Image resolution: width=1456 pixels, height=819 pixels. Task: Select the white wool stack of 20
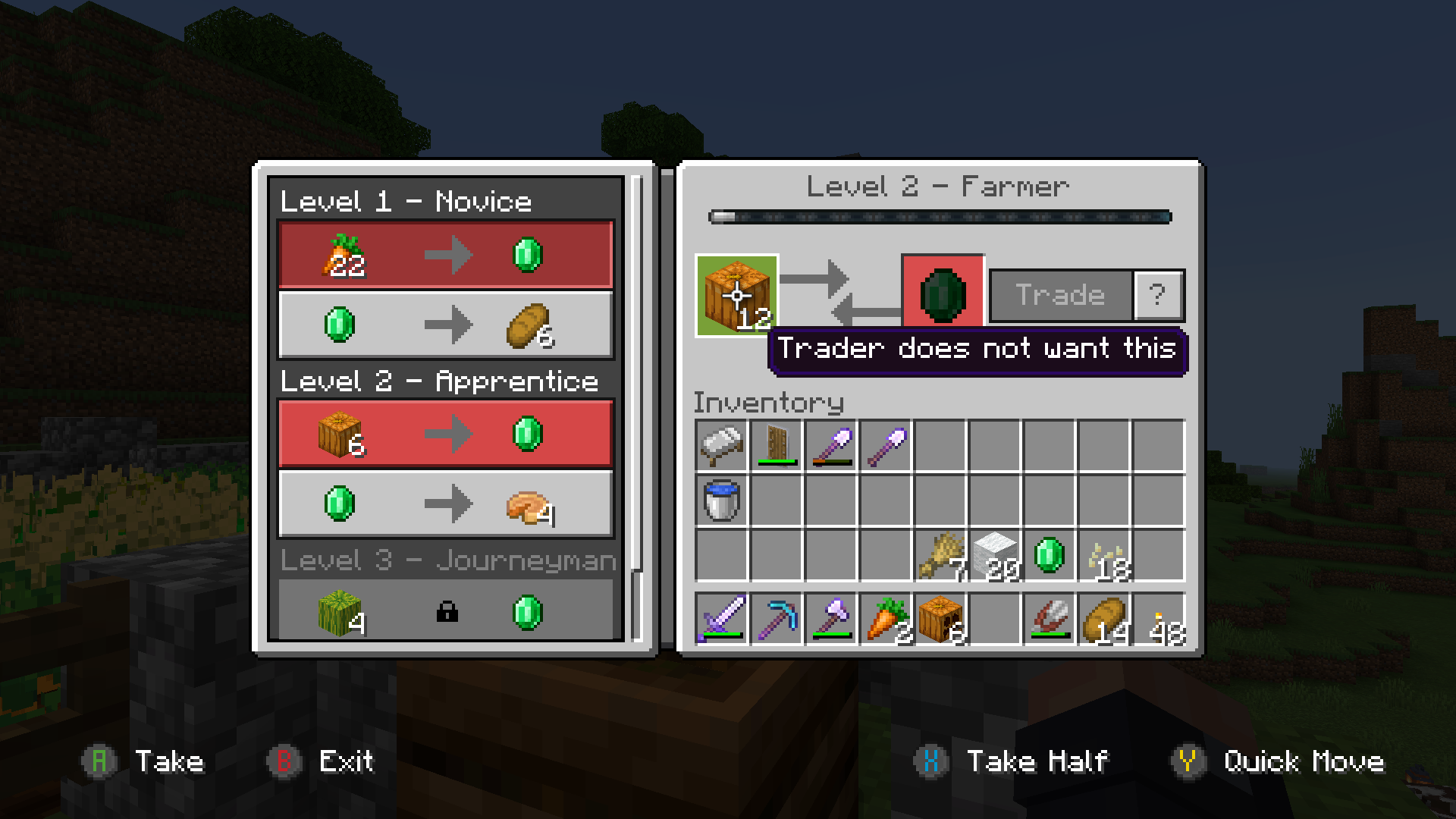coord(995,556)
